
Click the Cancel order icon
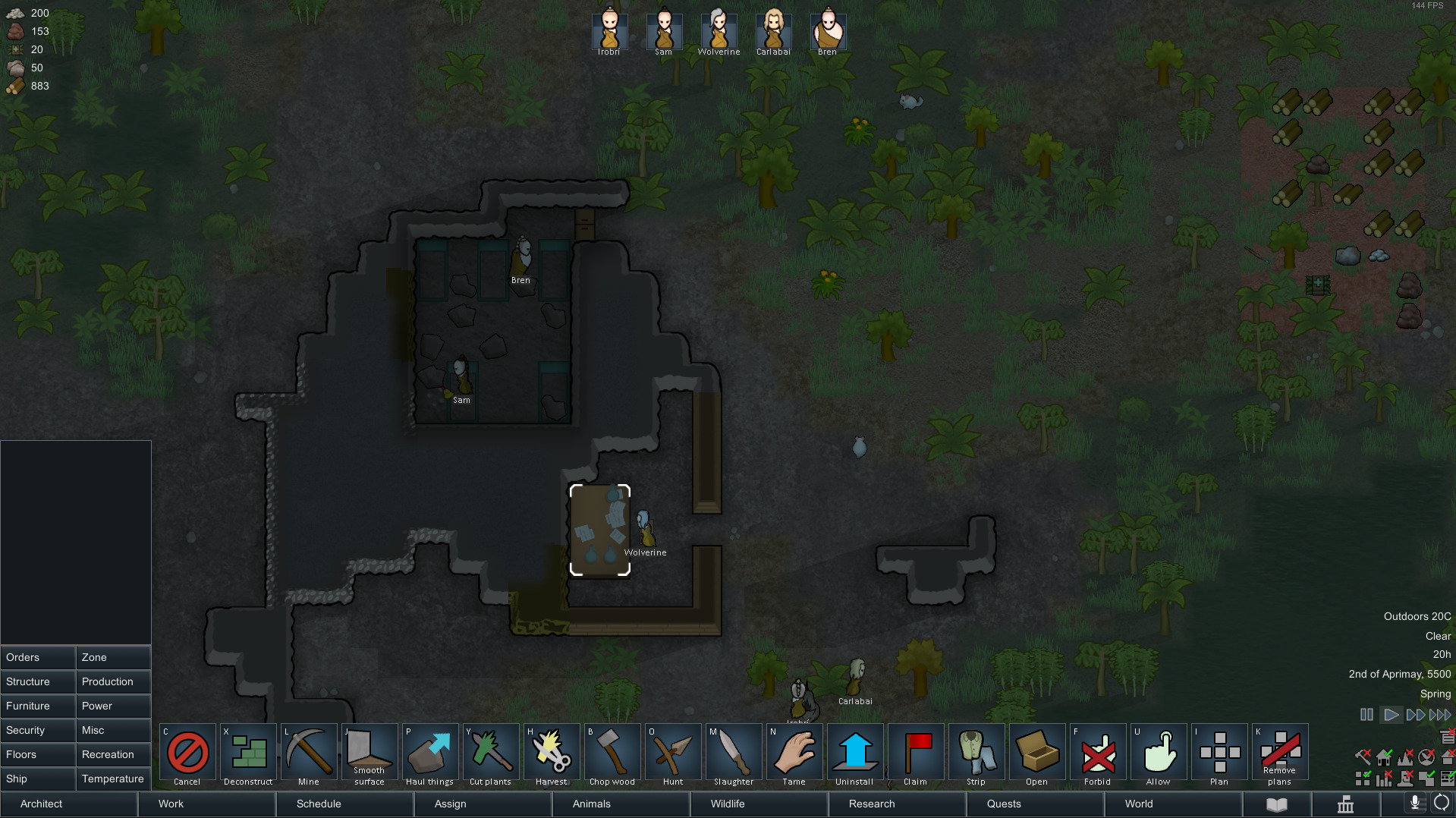coord(187,754)
